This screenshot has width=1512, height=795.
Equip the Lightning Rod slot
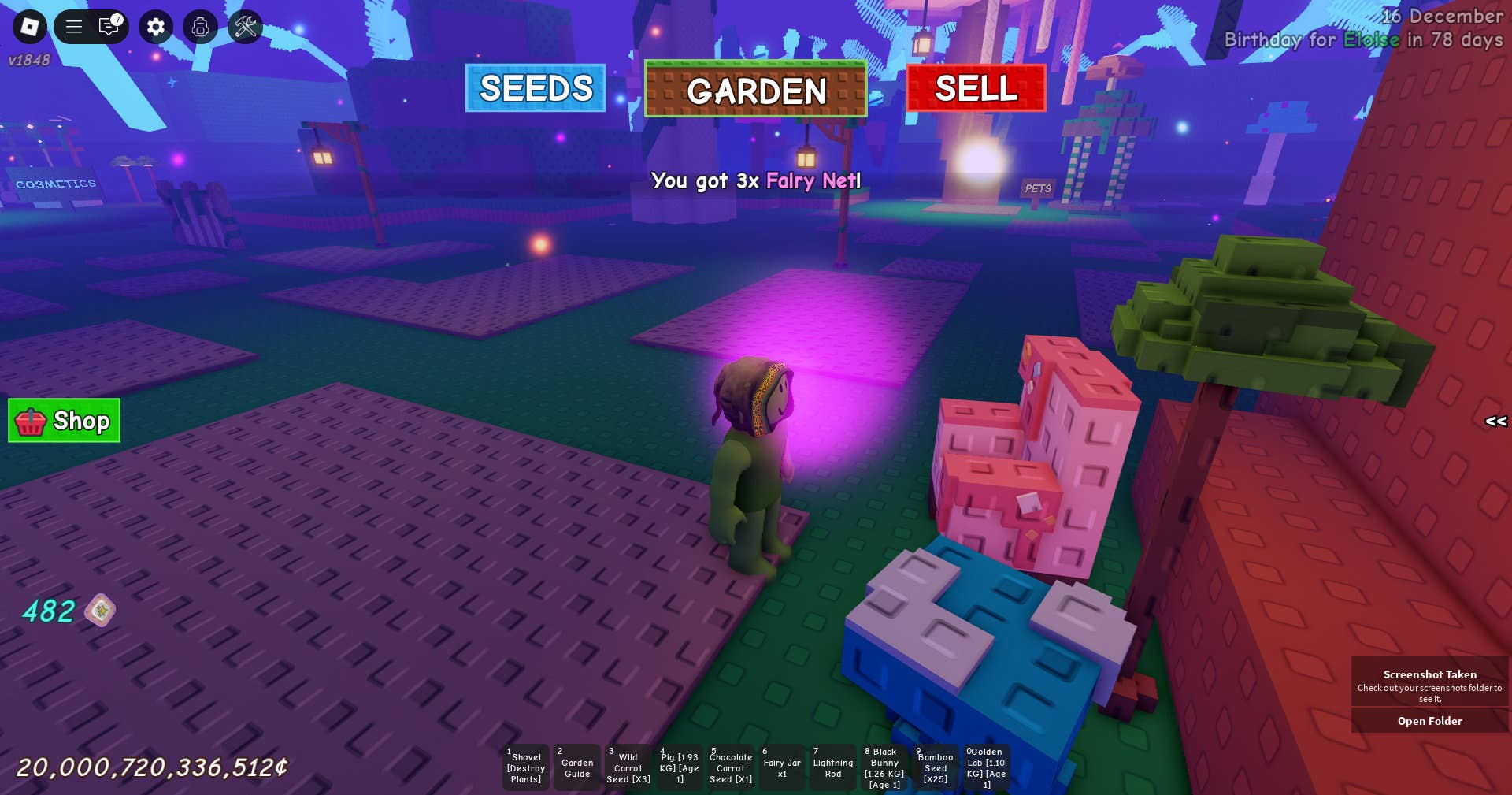[833, 767]
